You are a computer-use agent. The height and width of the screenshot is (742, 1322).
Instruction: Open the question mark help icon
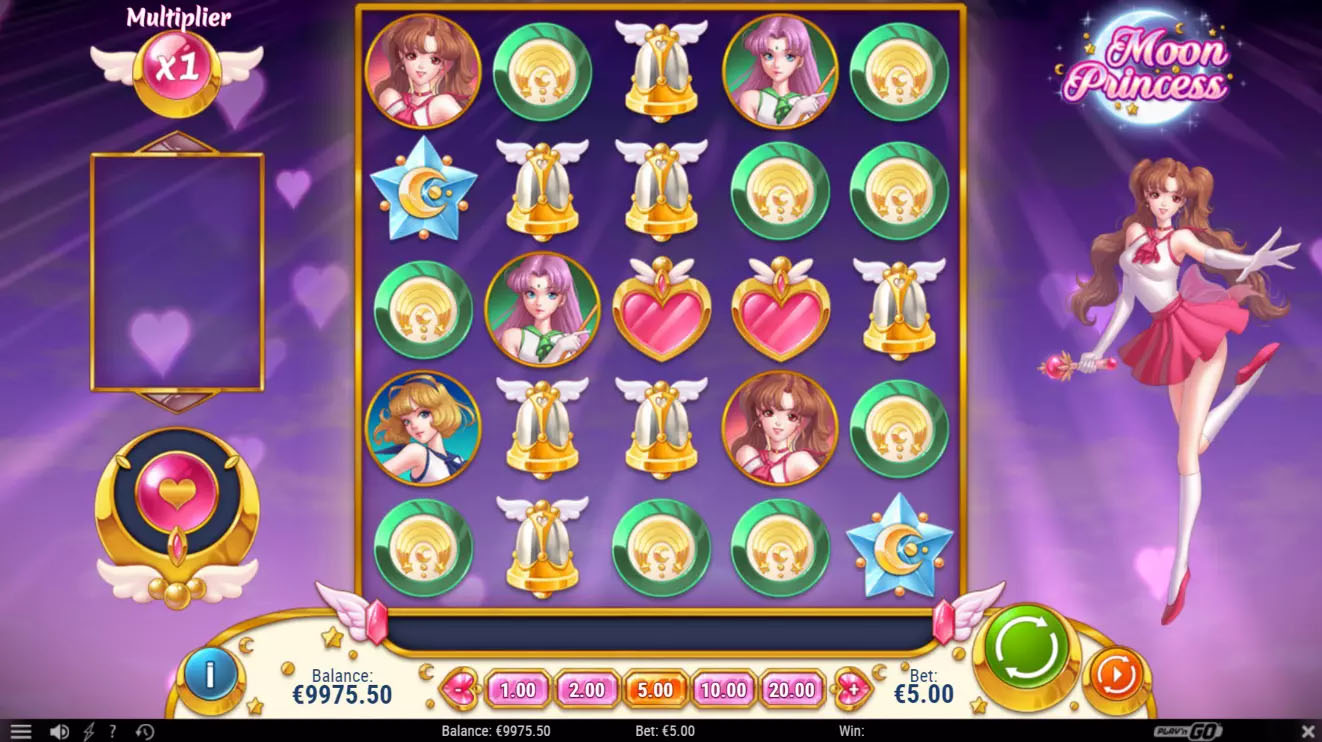click(x=113, y=731)
